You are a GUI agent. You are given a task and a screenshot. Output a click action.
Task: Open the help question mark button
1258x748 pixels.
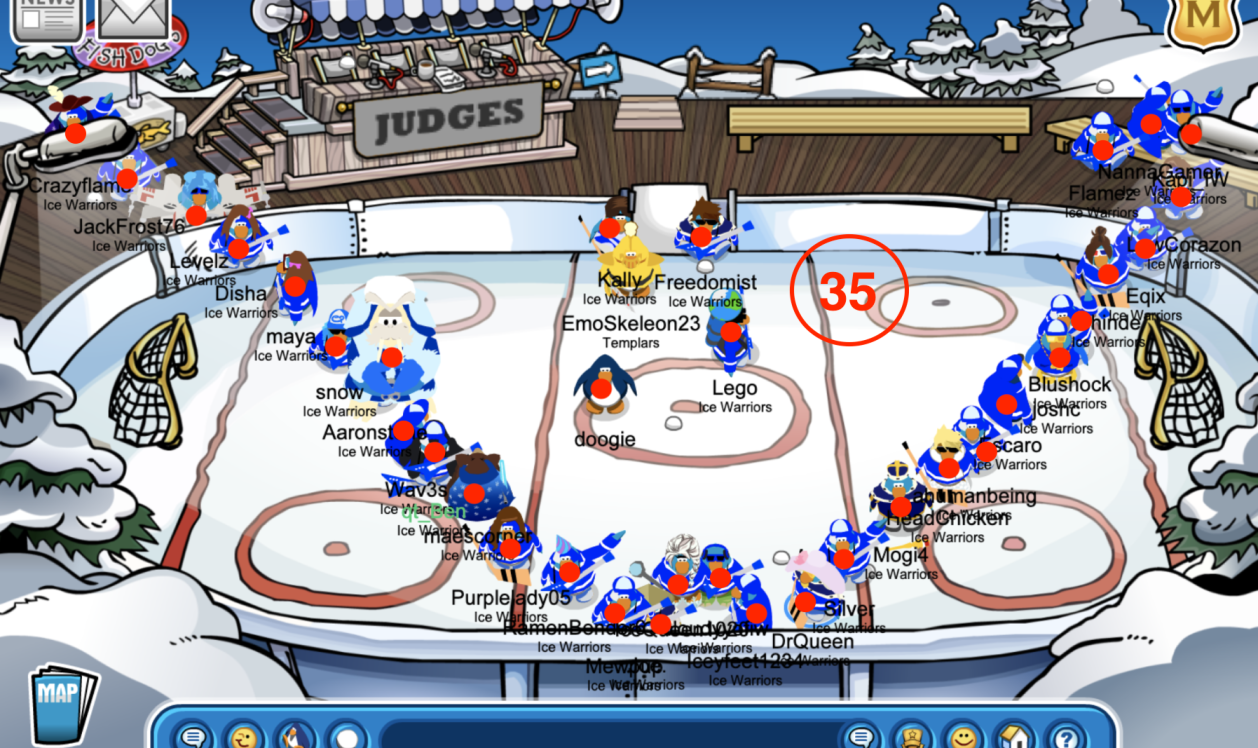click(1066, 737)
